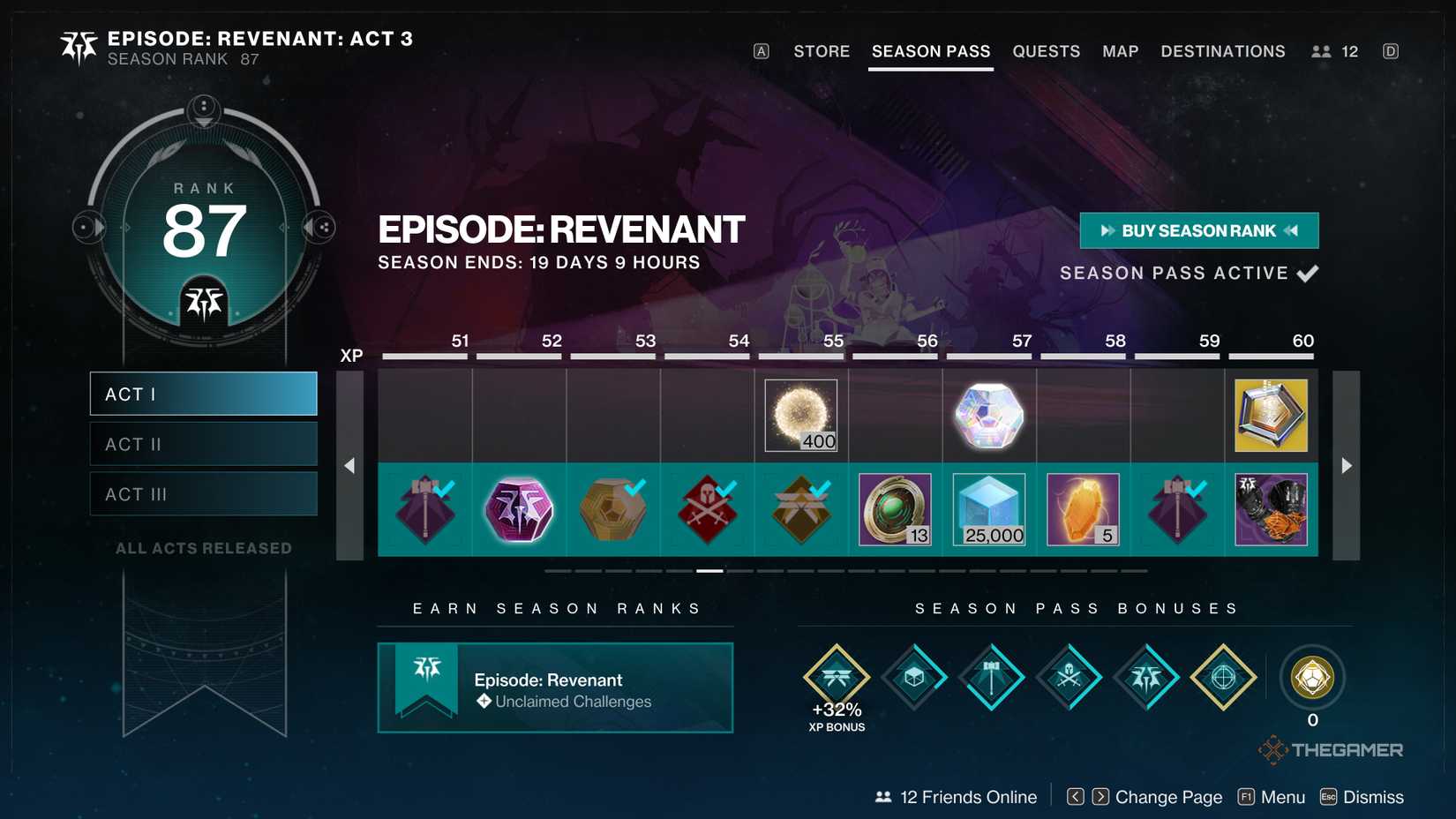Open the STORE page

coord(821,51)
